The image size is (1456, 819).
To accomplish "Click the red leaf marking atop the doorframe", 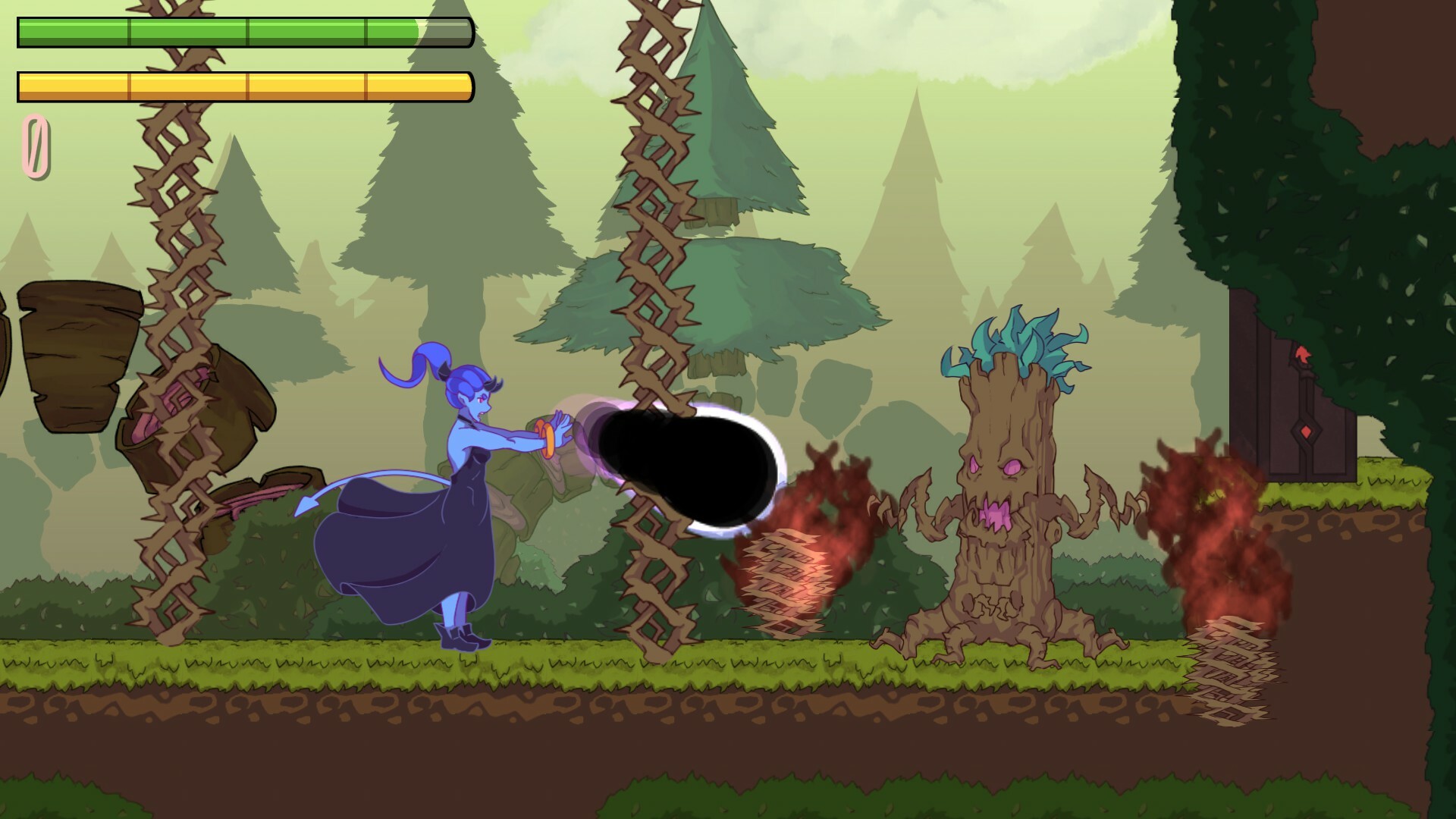I will click(1301, 353).
